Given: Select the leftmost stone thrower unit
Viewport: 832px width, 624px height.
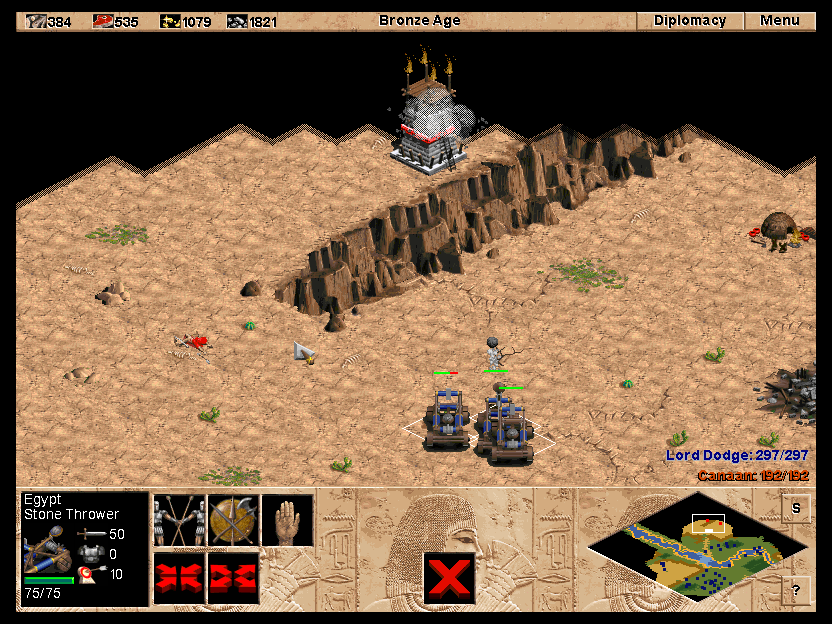Looking at the screenshot, I should pos(445,418).
